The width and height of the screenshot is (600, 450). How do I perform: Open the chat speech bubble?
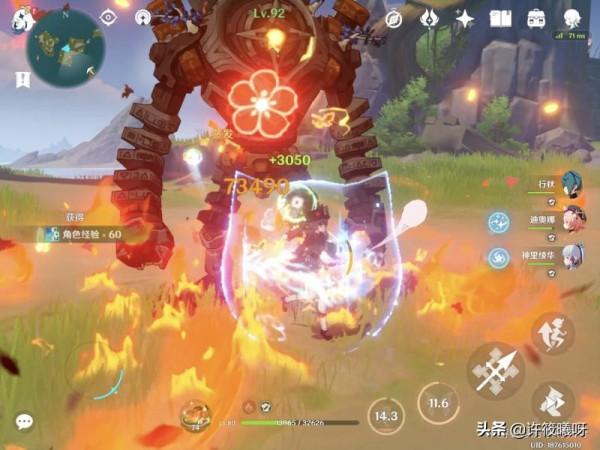[24, 422]
